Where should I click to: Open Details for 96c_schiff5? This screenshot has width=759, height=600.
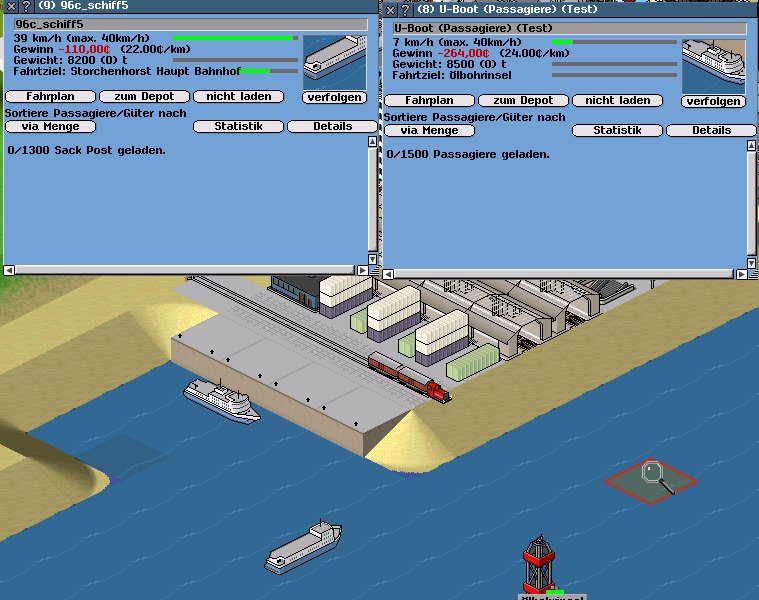332,127
